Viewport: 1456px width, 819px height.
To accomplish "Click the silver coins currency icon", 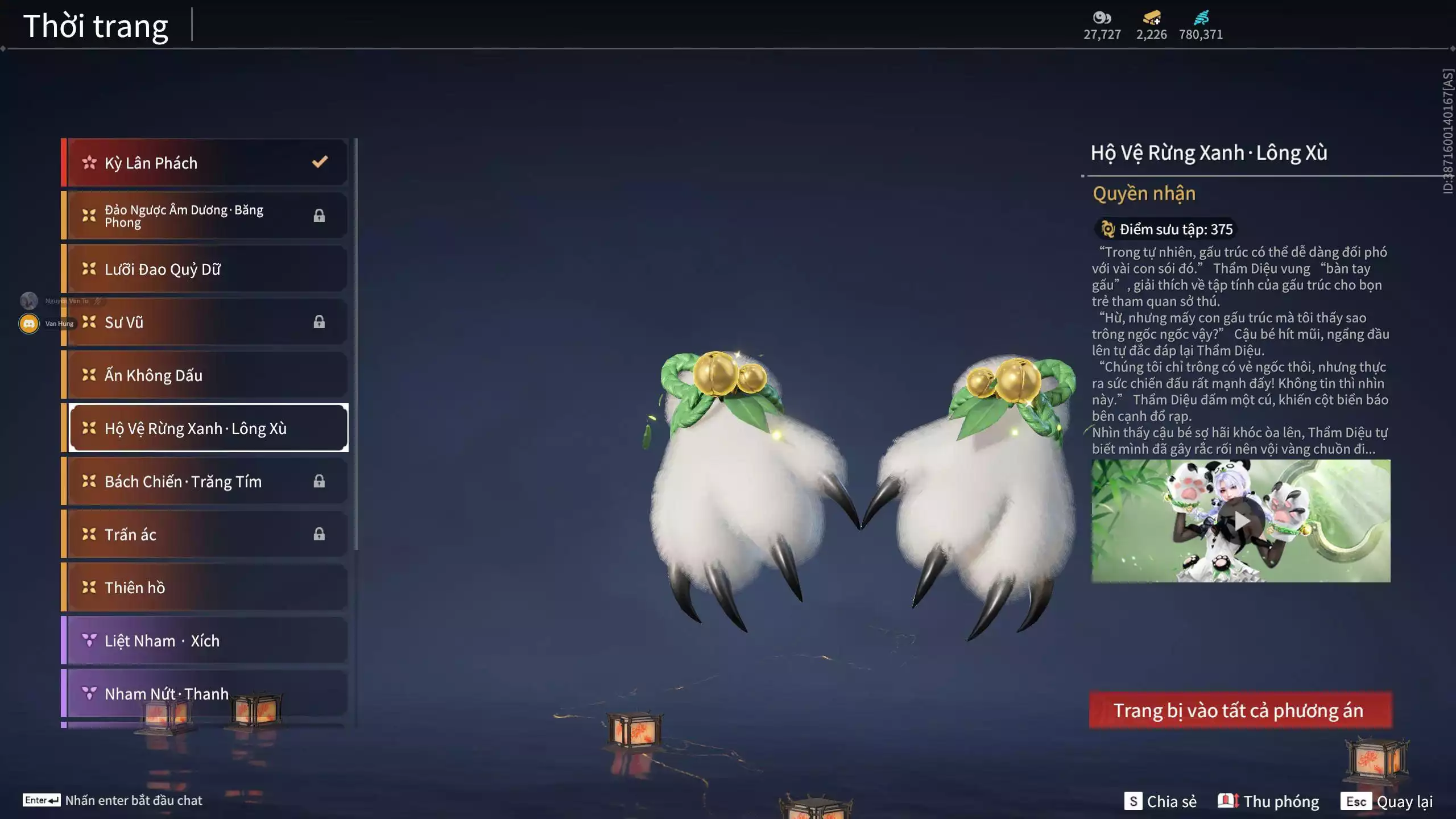I will click(1102, 17).
